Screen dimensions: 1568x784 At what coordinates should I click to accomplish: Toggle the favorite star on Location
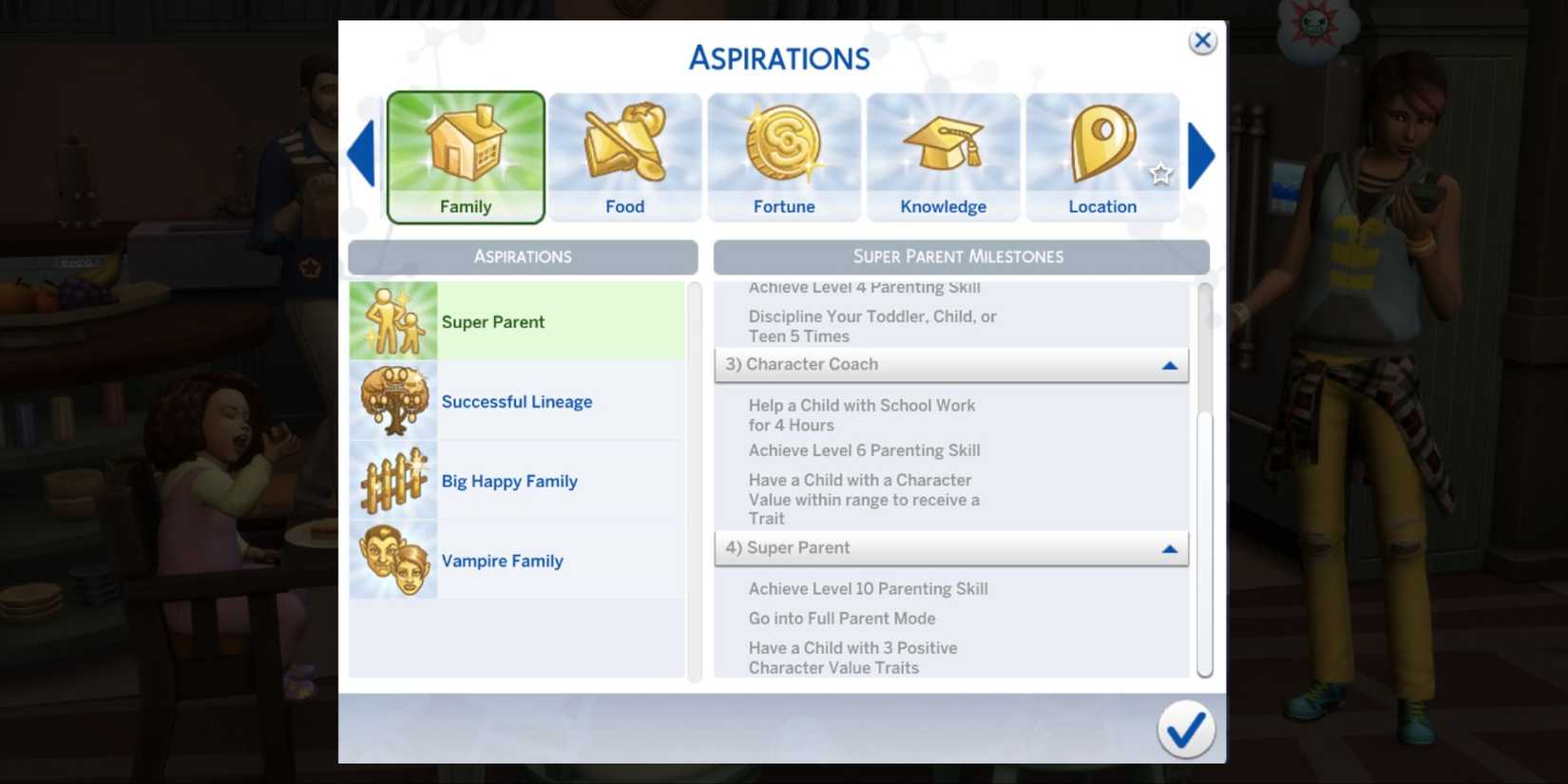pos(1161,174)
